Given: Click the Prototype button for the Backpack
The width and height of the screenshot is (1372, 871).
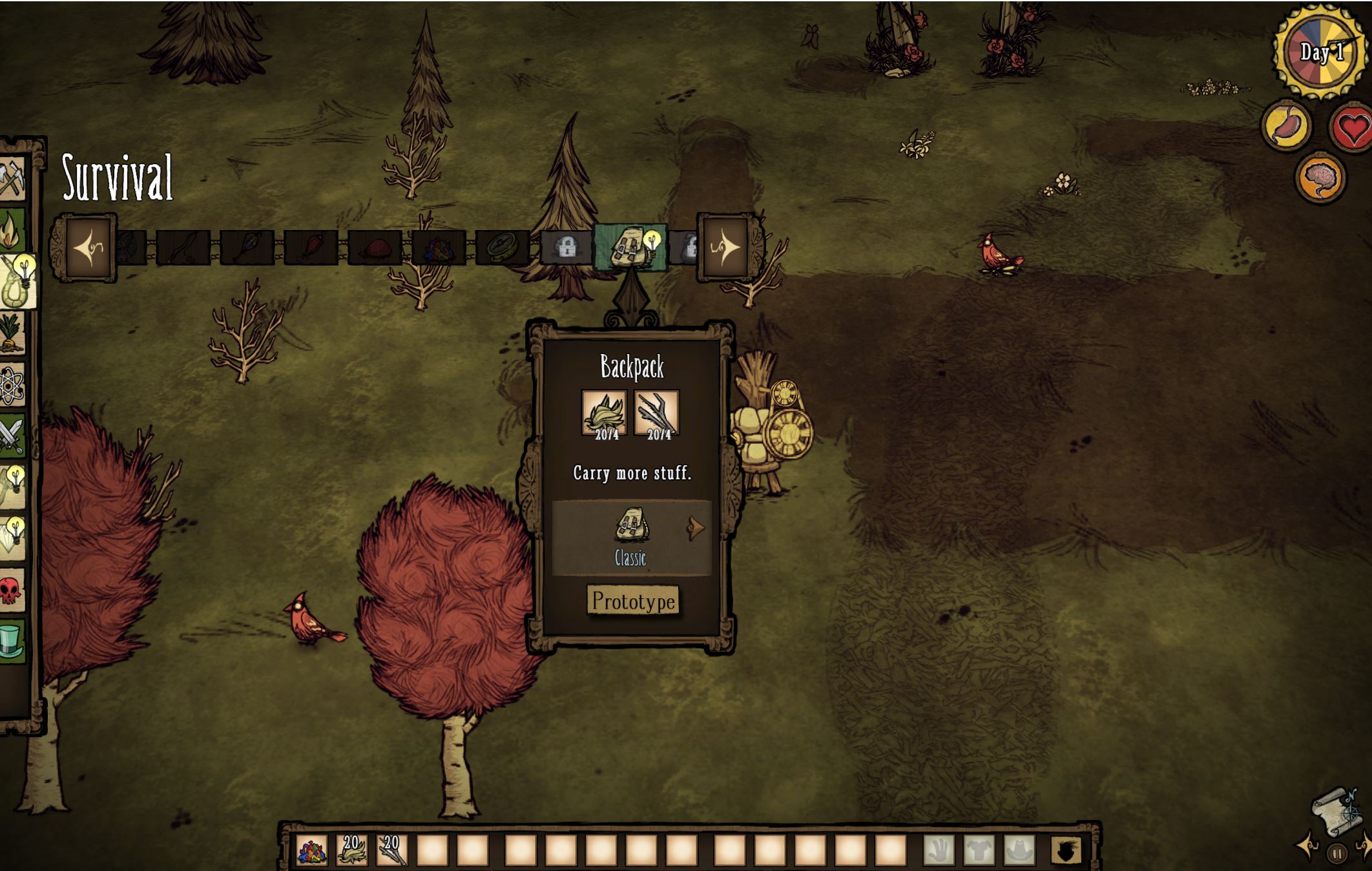Looking at the screenshot, I should point(634,602).
